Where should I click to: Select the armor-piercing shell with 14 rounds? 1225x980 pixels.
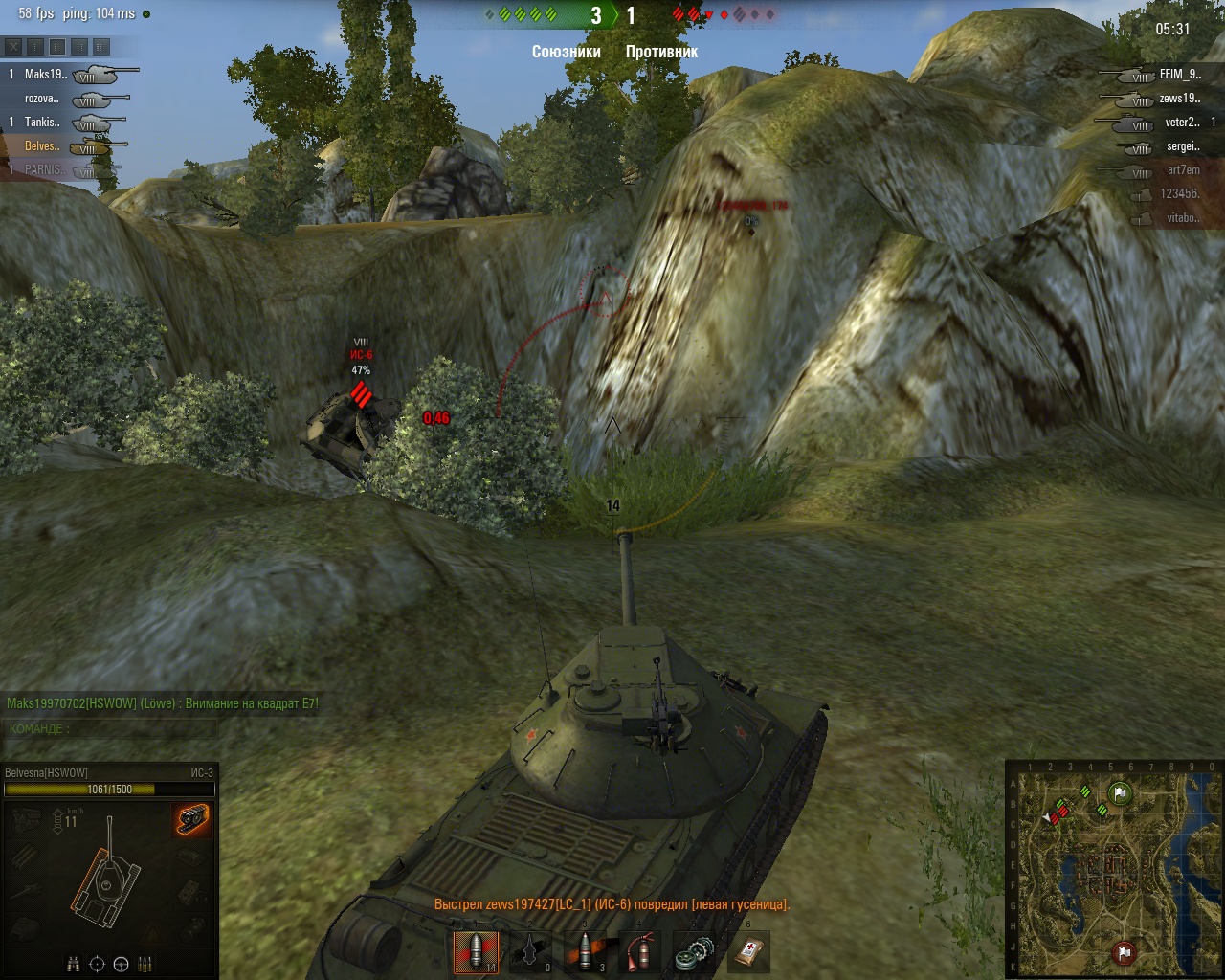pyautogui.click(x=476, y=952)
